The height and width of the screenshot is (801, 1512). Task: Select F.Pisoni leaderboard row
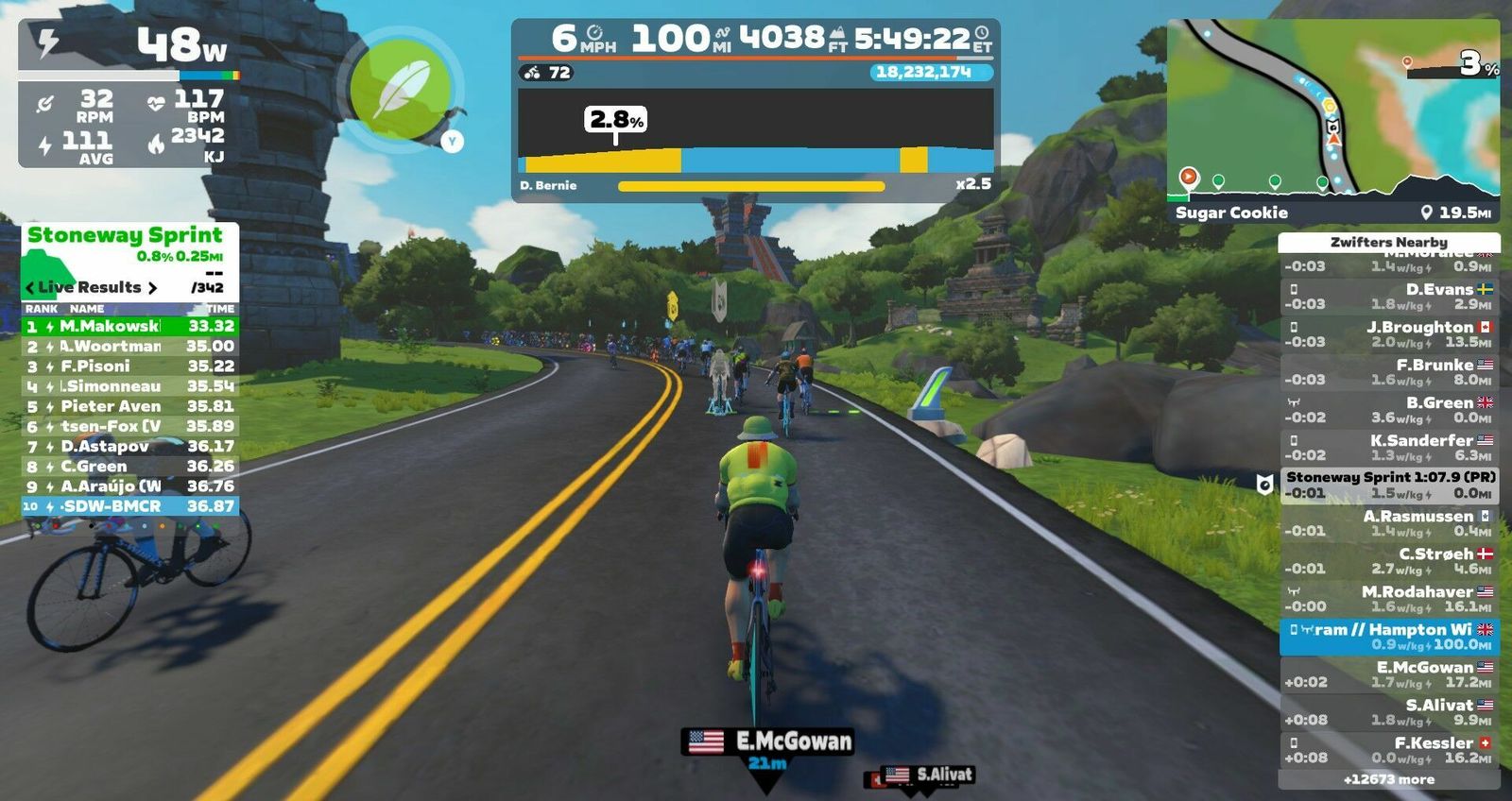[x=129, y=366]
